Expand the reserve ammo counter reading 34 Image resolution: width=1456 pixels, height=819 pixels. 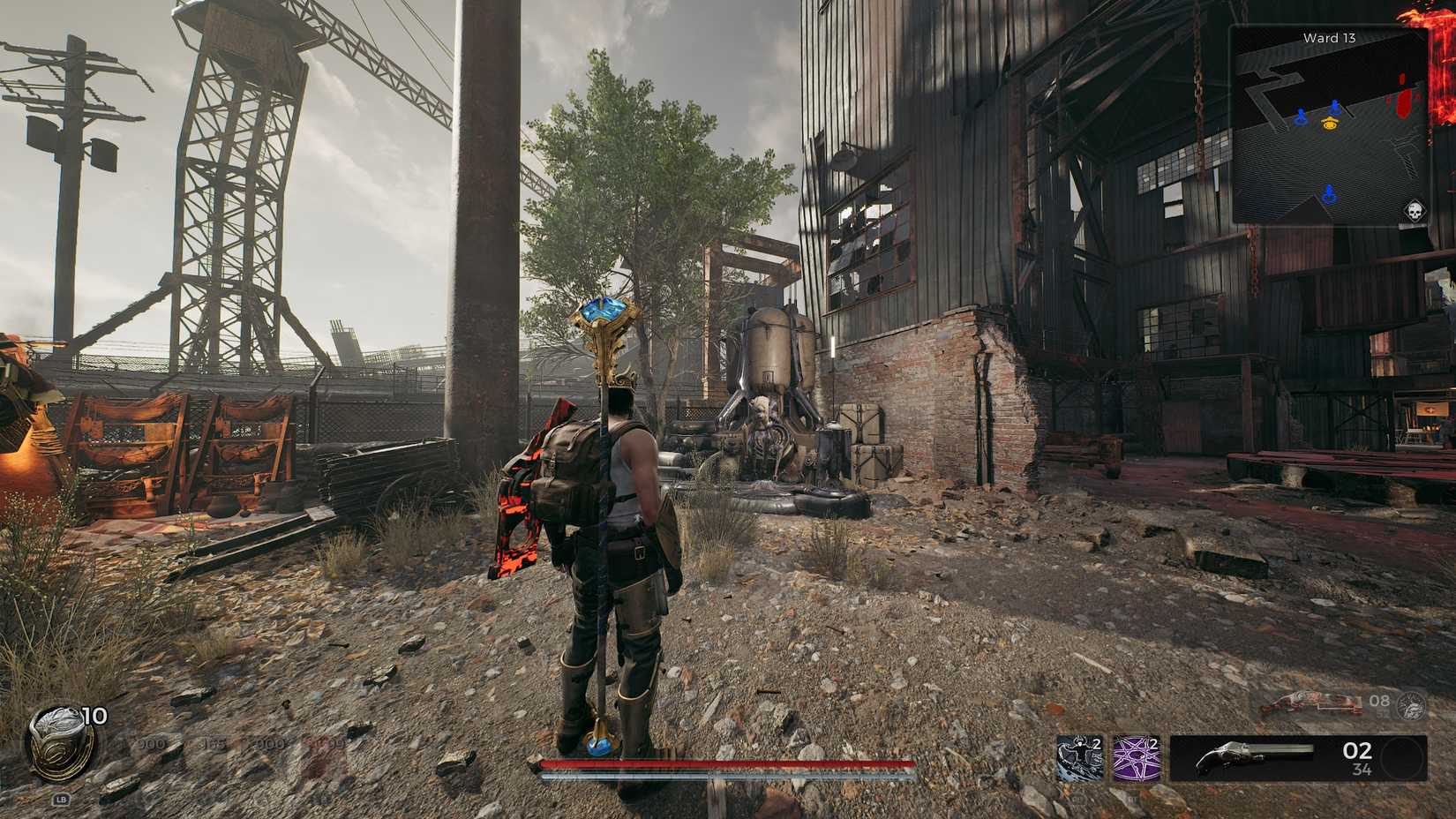[1362, 769]
